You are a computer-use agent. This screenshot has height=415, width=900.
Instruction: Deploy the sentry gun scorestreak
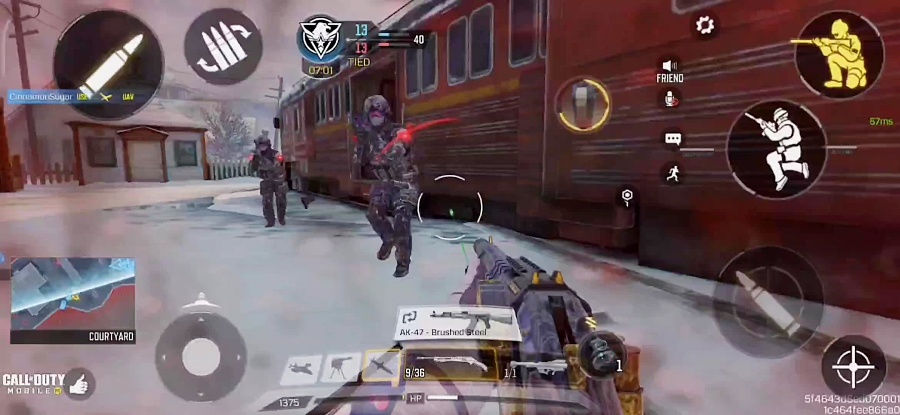point(341,367)
